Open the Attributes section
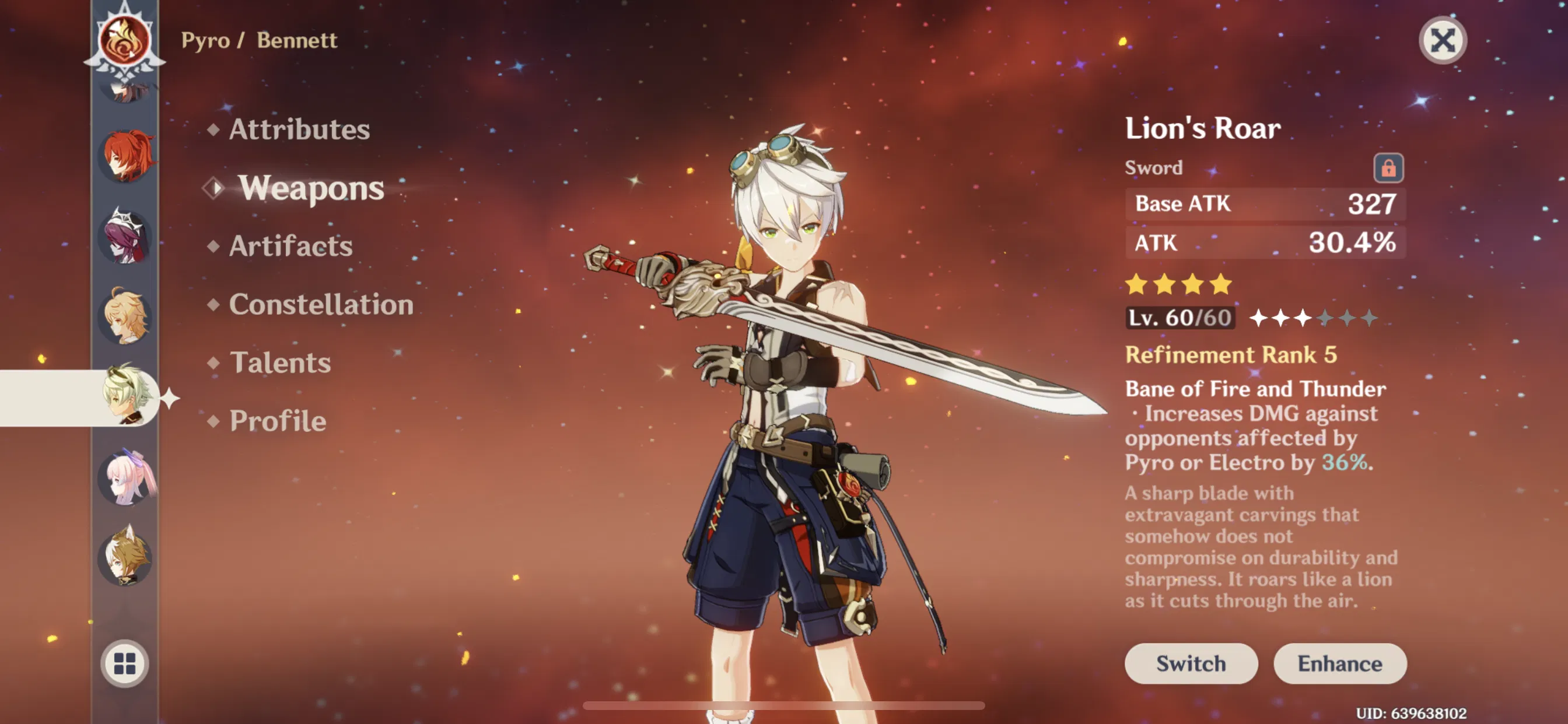The height and width of the screenshot is (724, 1568). pos(298,129)
